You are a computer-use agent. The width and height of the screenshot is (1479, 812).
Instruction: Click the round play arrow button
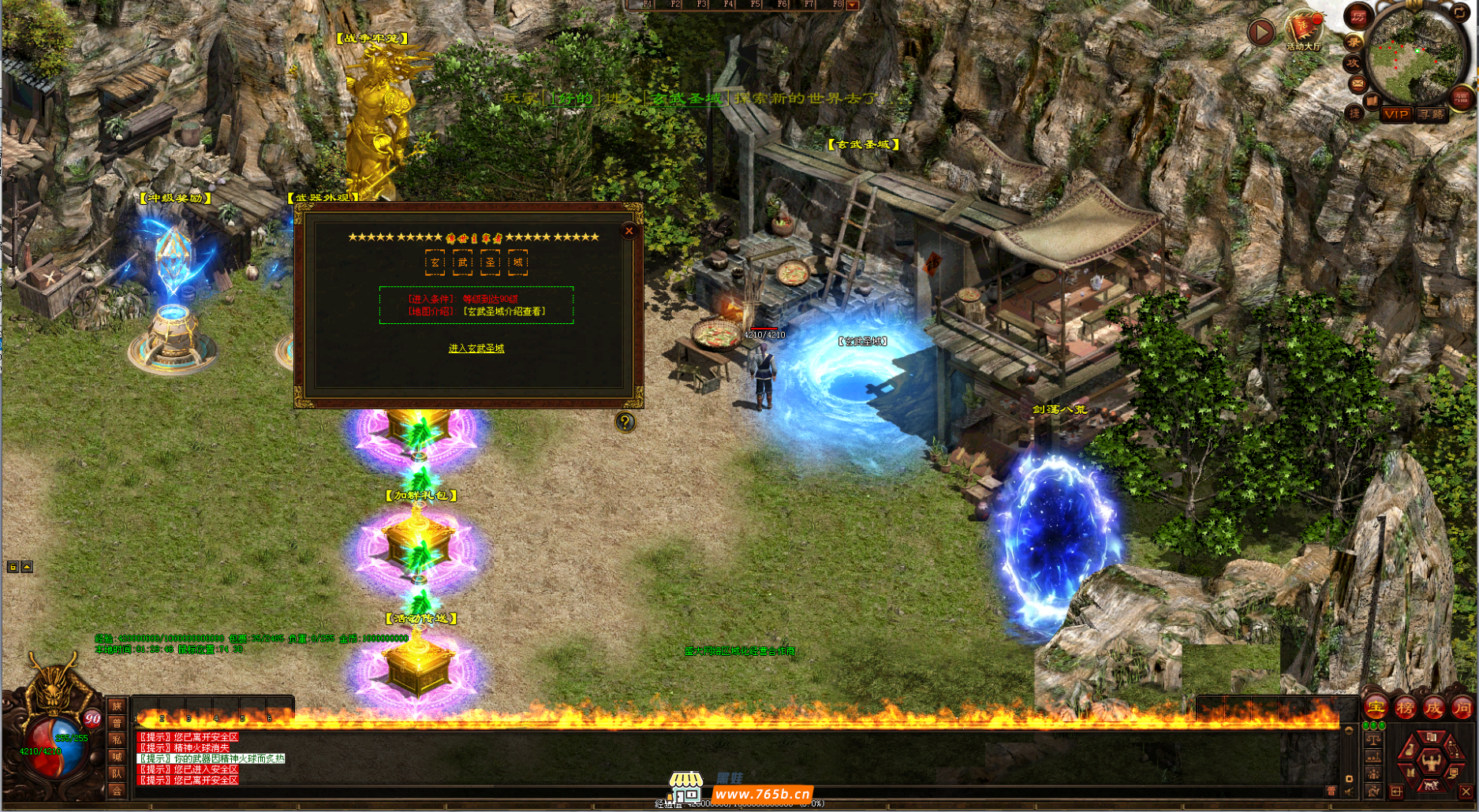point(1261,32)
